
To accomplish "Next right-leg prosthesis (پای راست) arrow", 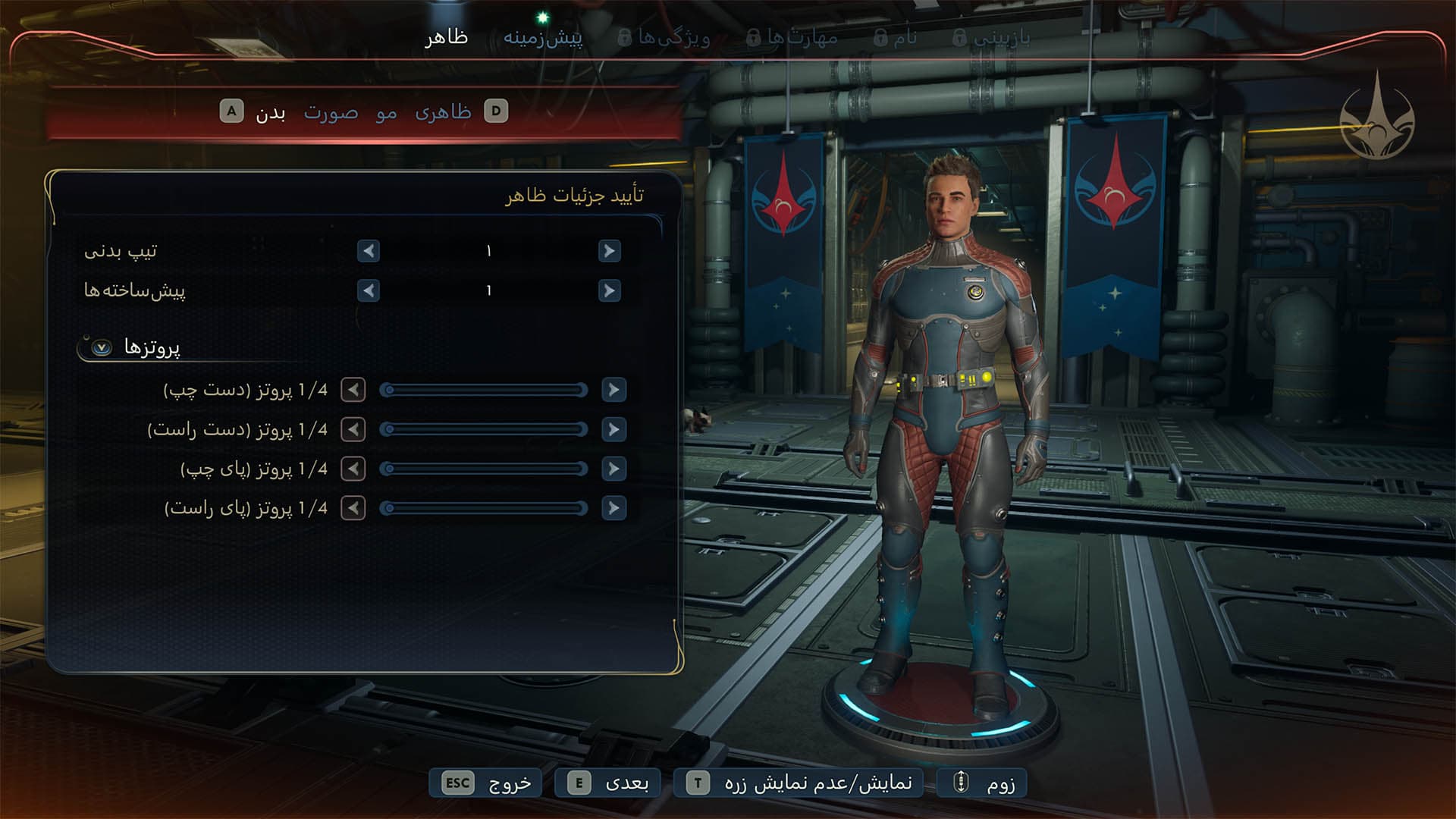I will pos(613,508).
